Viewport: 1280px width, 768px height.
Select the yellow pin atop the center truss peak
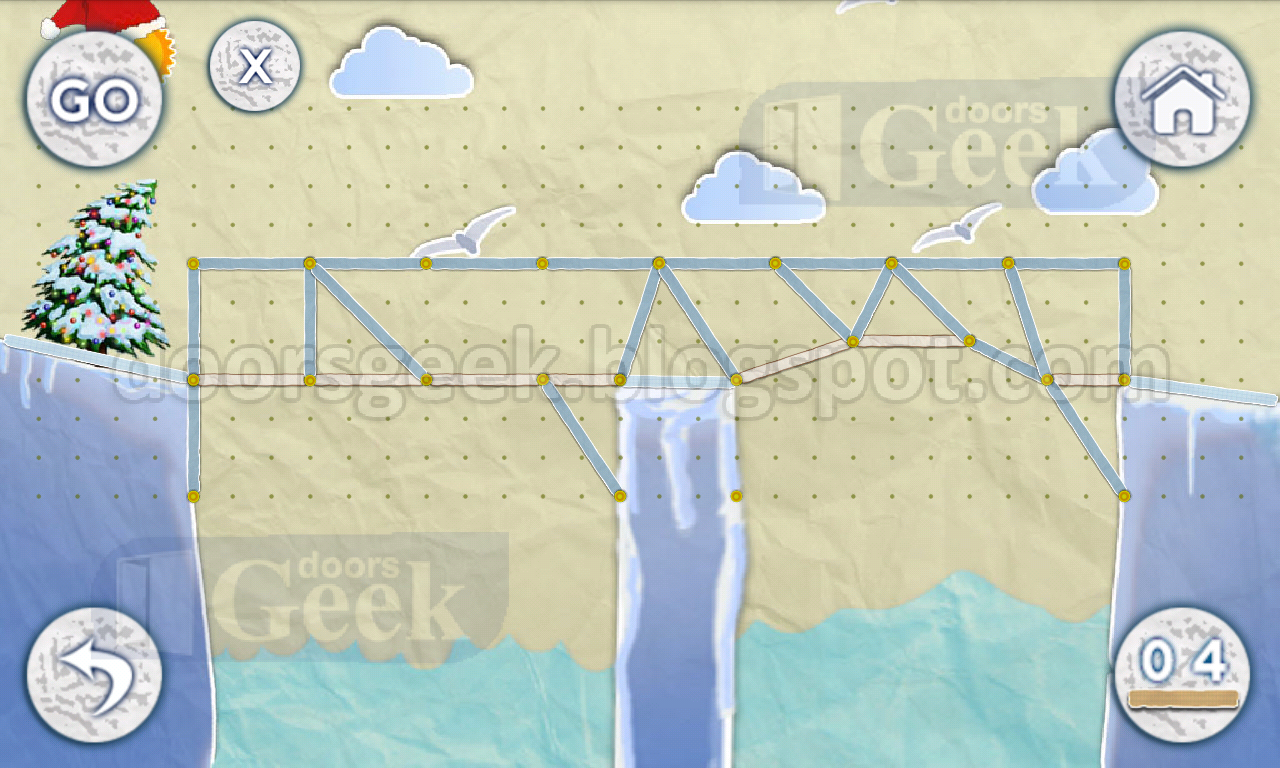pos(658,263)
